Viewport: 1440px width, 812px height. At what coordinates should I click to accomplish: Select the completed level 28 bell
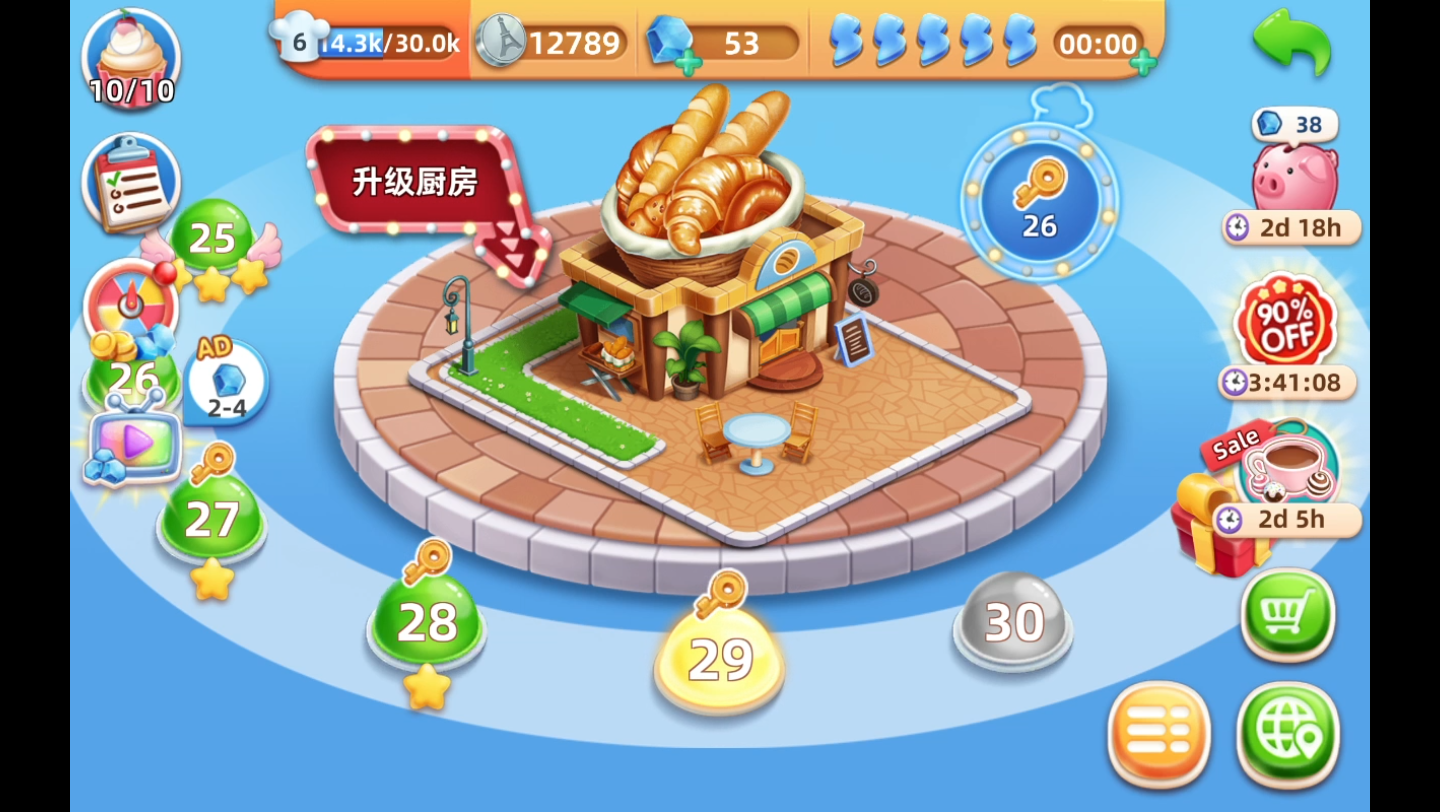[x=427, y=622]
